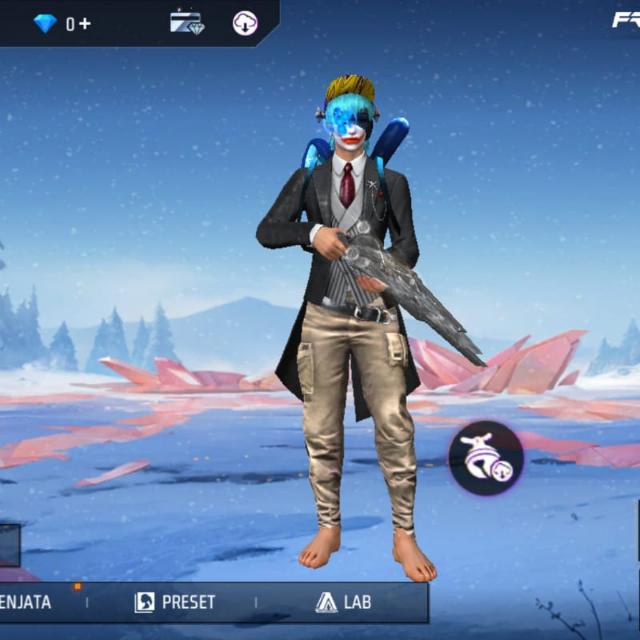Viewport: 640px width, 640px height.
Task: Activate the round emote action button
Action: tap(485, 459)
